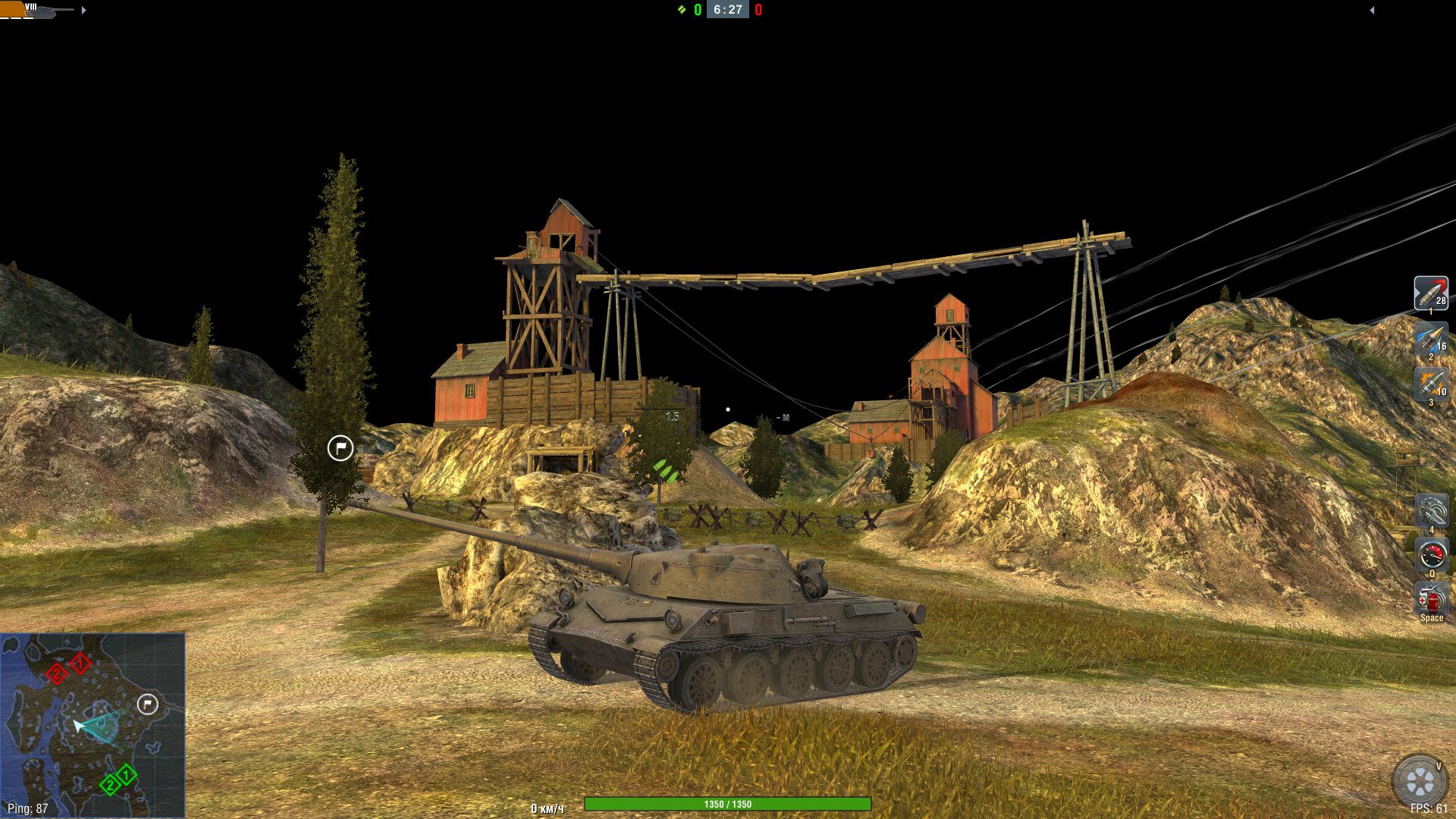The height and width of the screenshot is (819, 1456).
Task: Click red enemy marker 2 on the minimap
Action: point(56,673)
